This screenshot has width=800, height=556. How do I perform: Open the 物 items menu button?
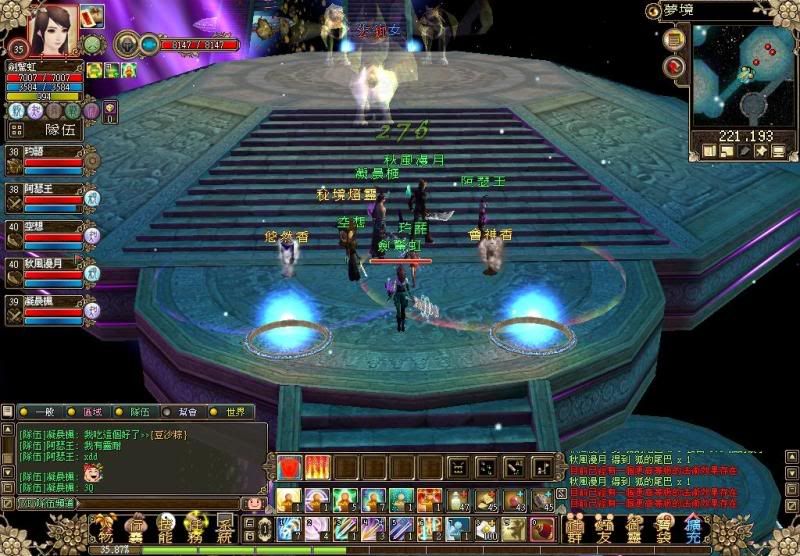tap(105, 527)
